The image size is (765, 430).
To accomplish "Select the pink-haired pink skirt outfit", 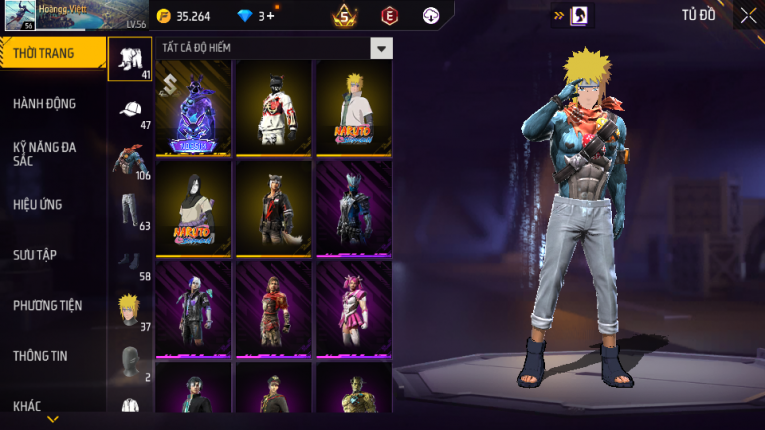I will pos(353,308).
